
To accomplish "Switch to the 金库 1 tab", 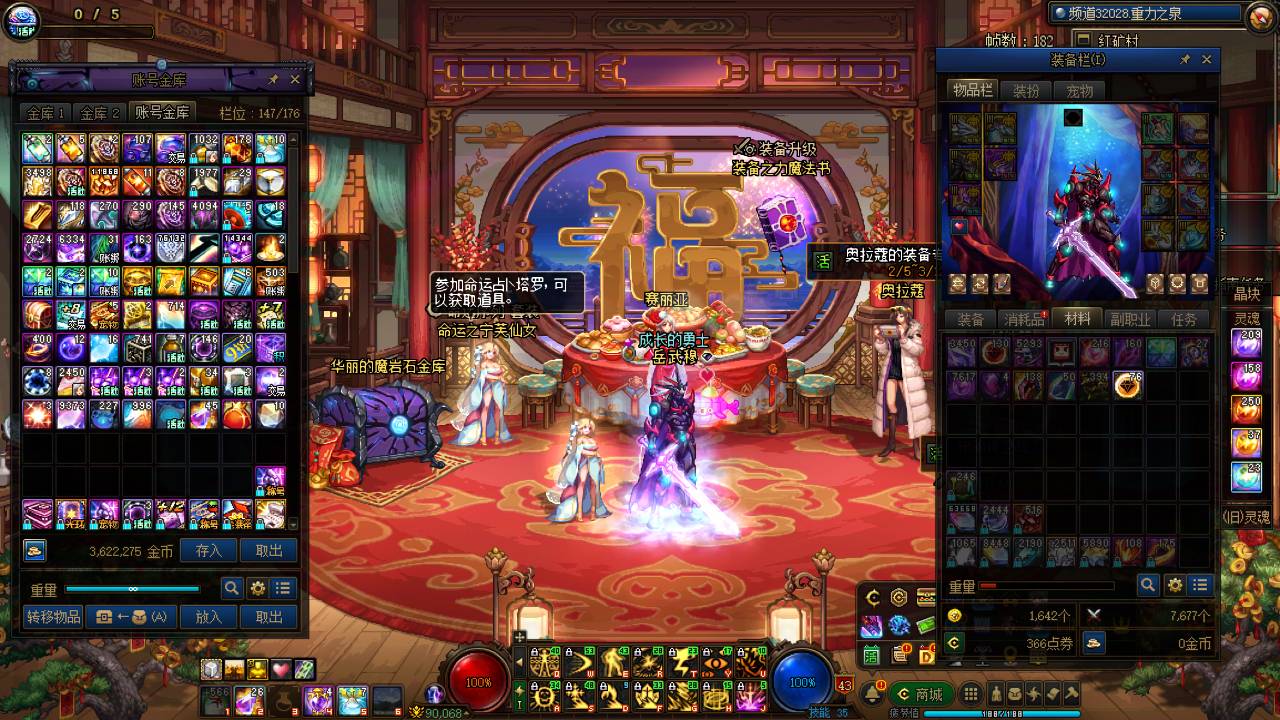I will (46, 113).
